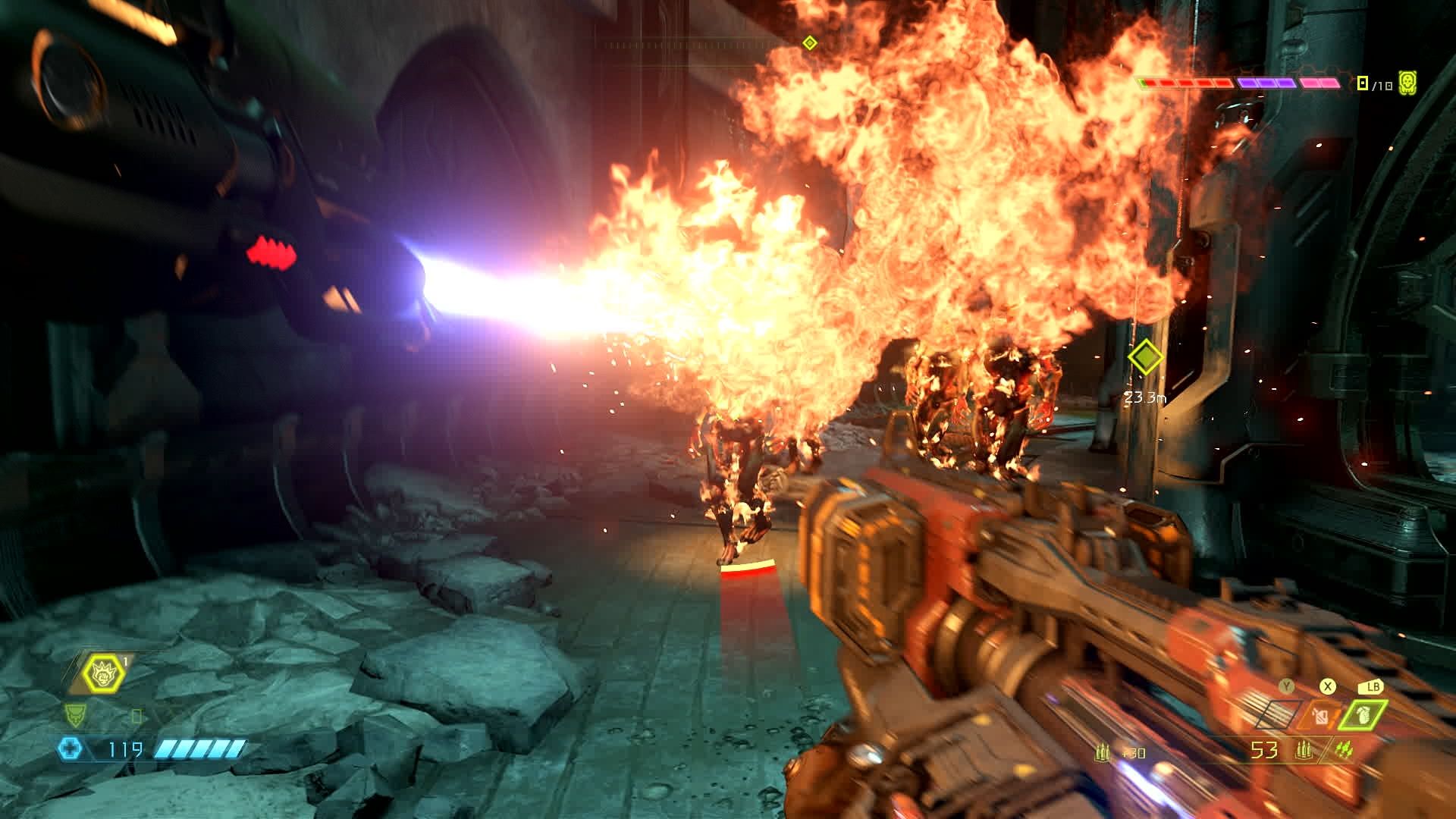The height and width of the screenshot is (819, 1456).
Task: Select the objective marker showing 23.3m
Action: [x=1144, y=356]
